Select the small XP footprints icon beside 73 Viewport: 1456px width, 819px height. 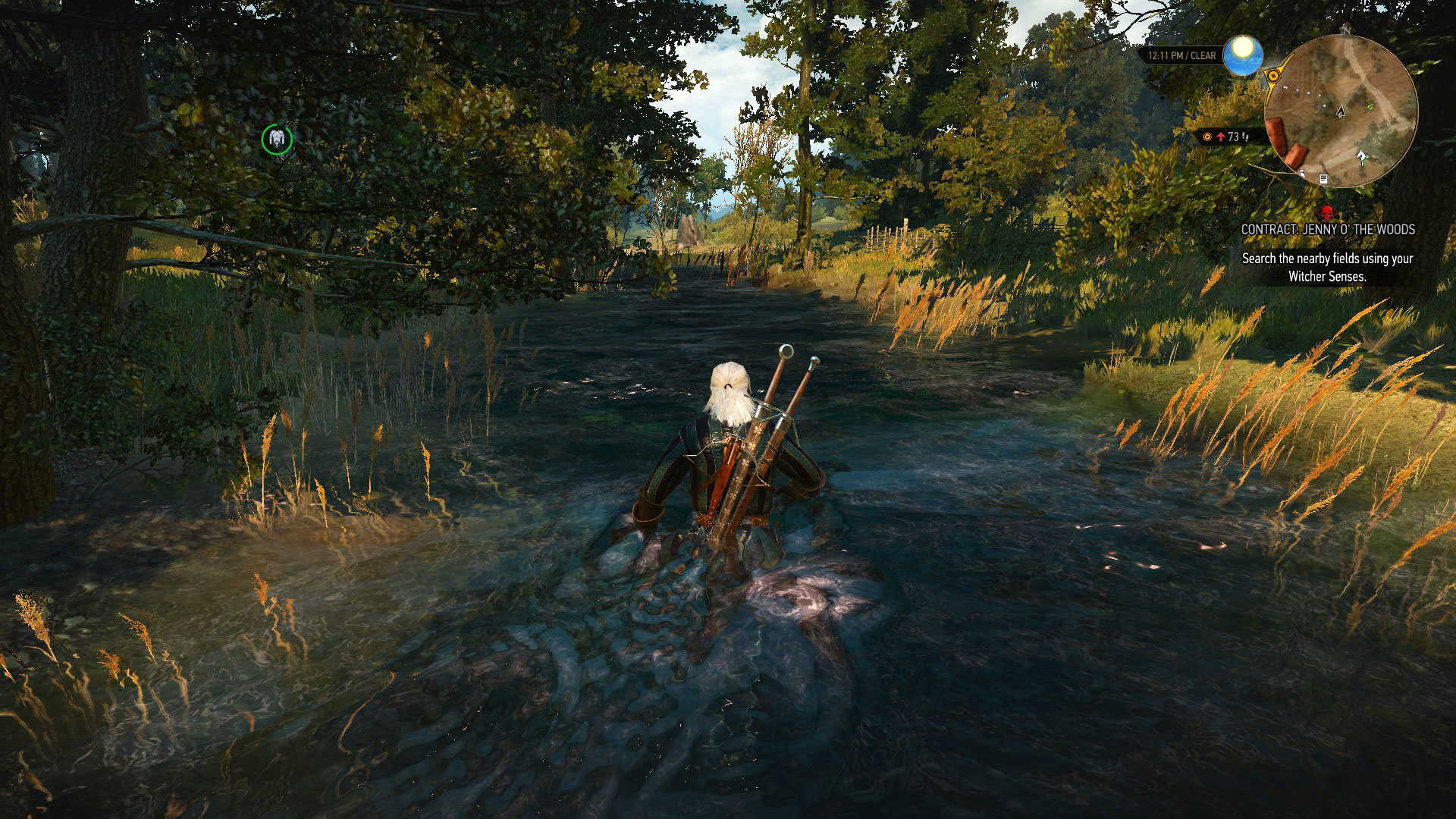[1245, 137]
